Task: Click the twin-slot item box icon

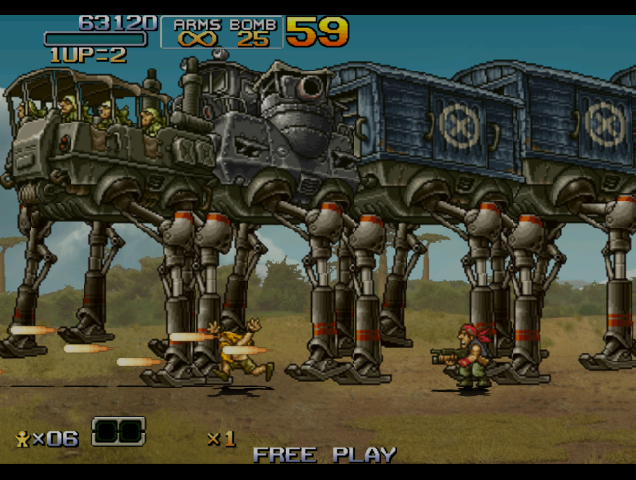Action: coord(118,432)
